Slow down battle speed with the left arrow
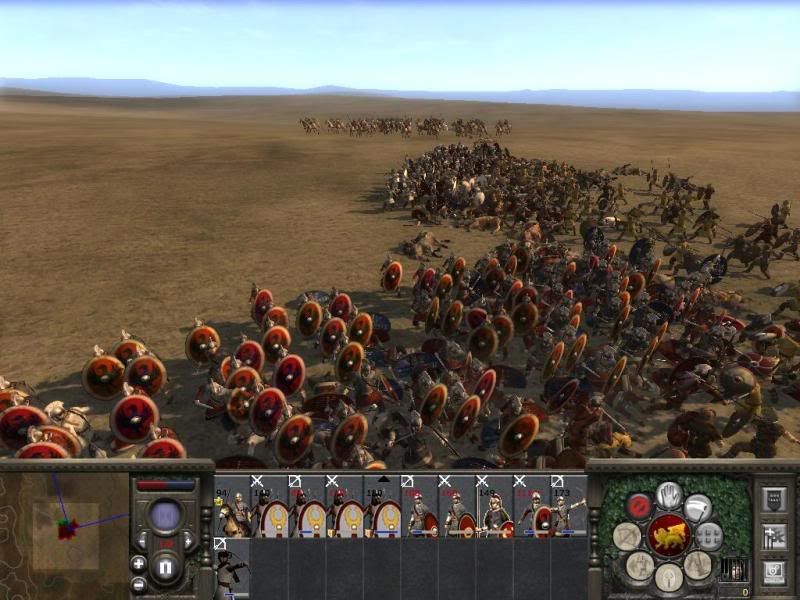This screenshot has width=800, height=600. (x=142, y=542)
